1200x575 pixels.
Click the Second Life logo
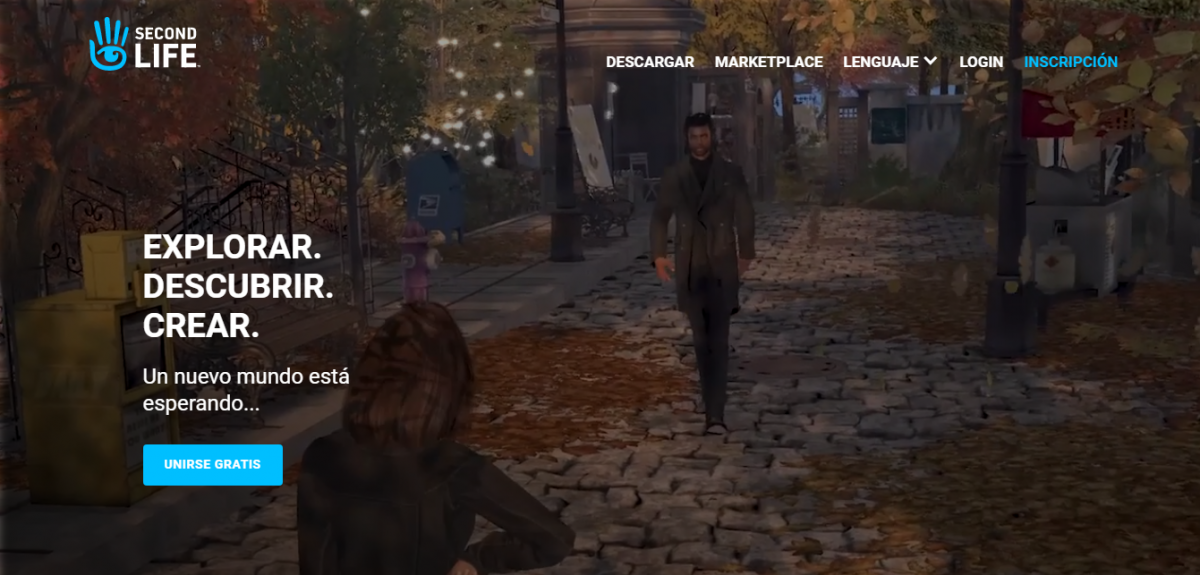pyautogui.click(x=143, y=45)
